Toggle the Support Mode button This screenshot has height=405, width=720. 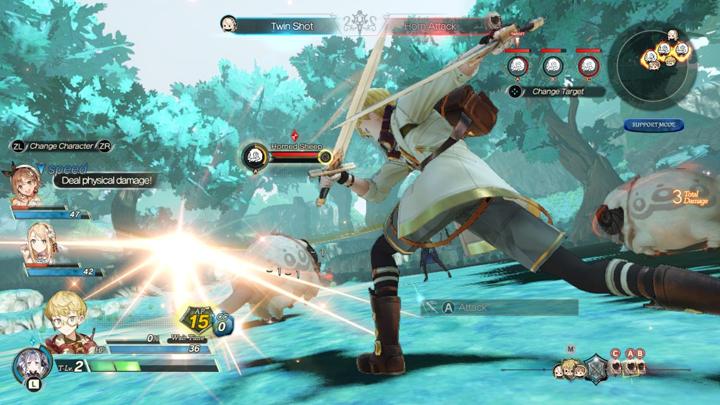[x=654, y=125]
